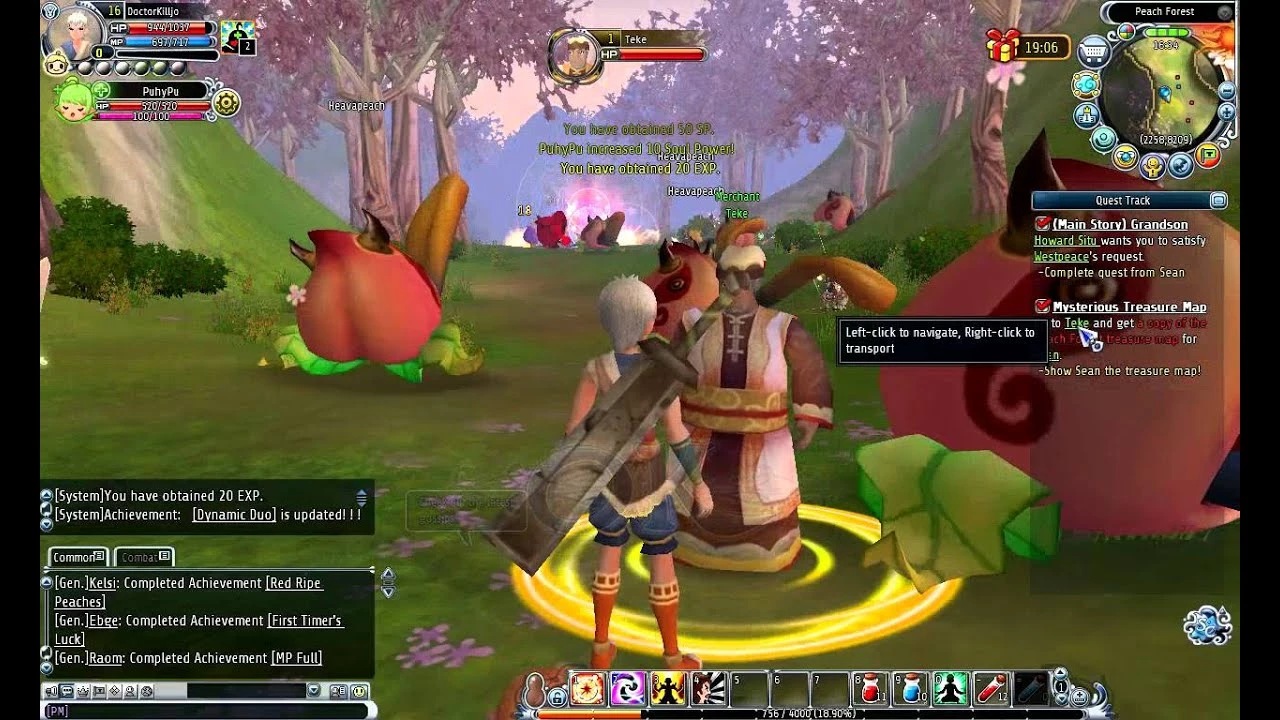The image size is (1280, 720).
Task: Open the chat emoticon smiley menu
Action: pos(359,691)
